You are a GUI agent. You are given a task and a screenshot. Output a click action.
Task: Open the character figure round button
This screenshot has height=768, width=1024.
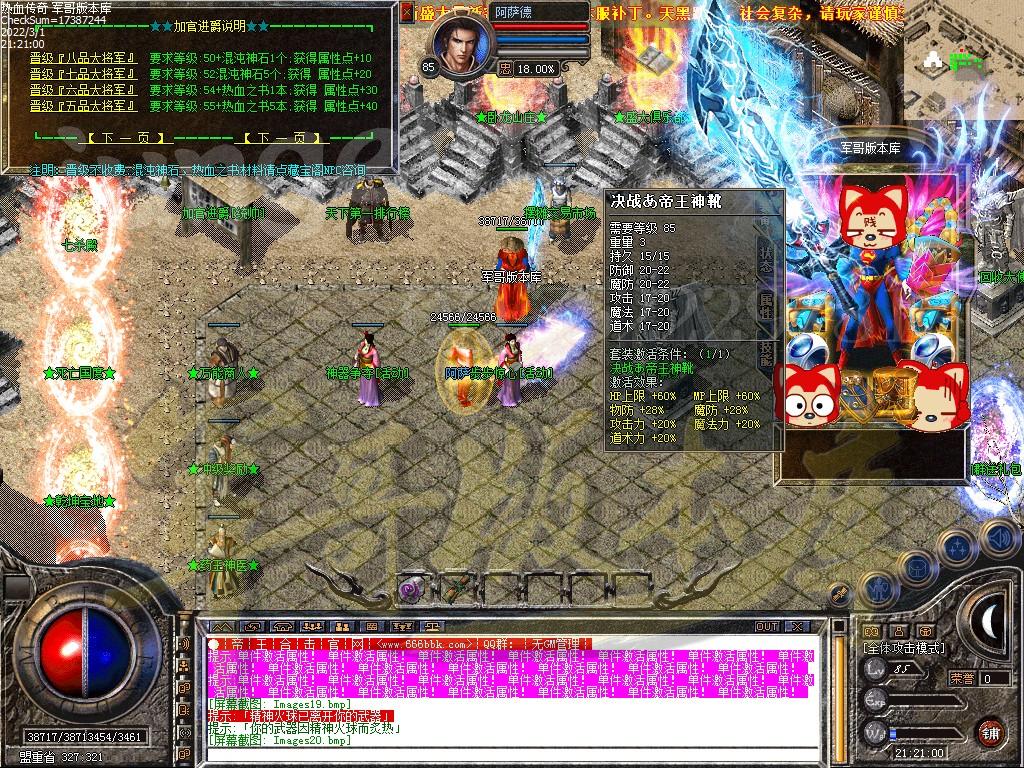pyautogui.click(x=880, y=587)
